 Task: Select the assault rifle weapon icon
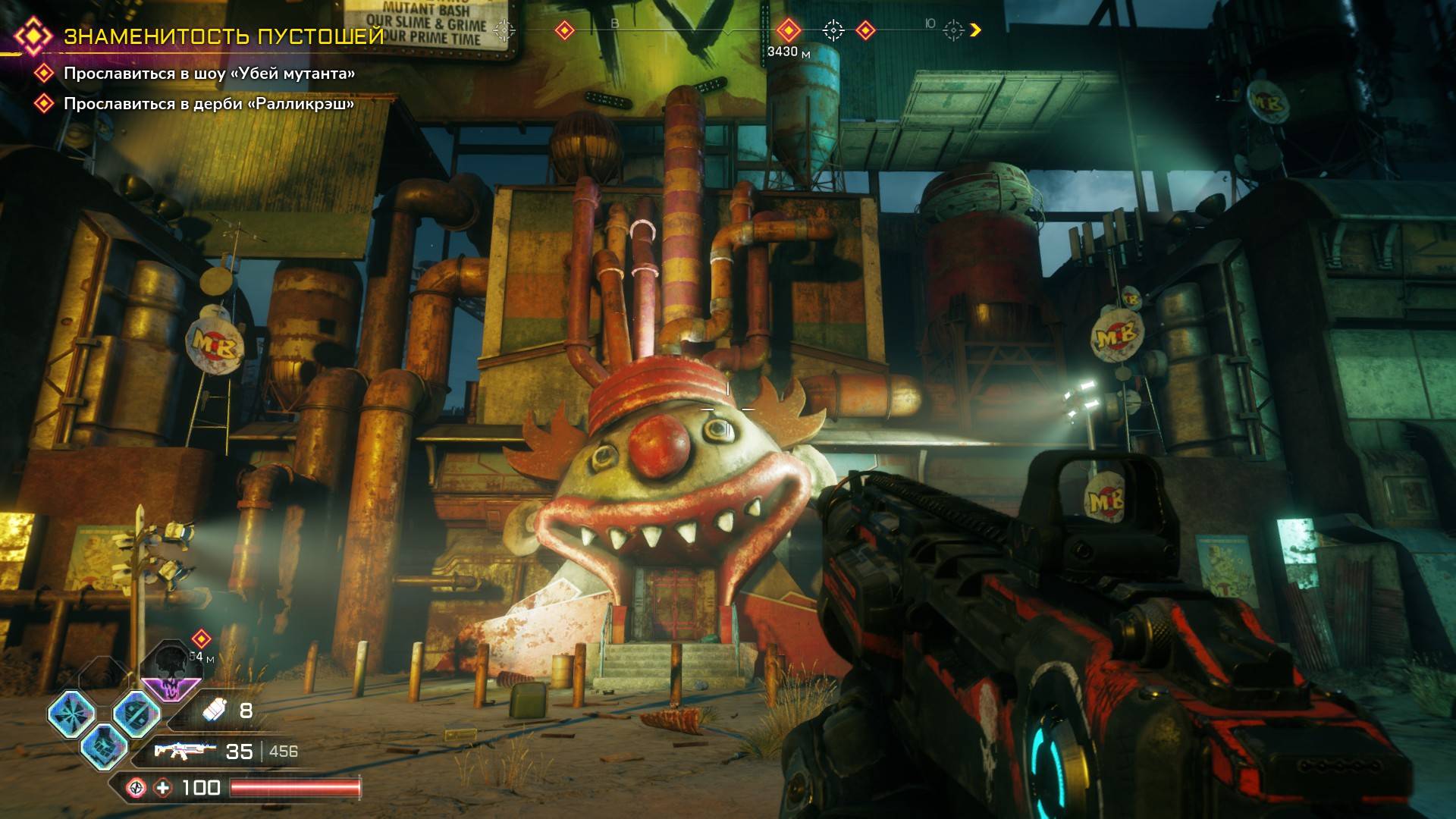[181, 751]
